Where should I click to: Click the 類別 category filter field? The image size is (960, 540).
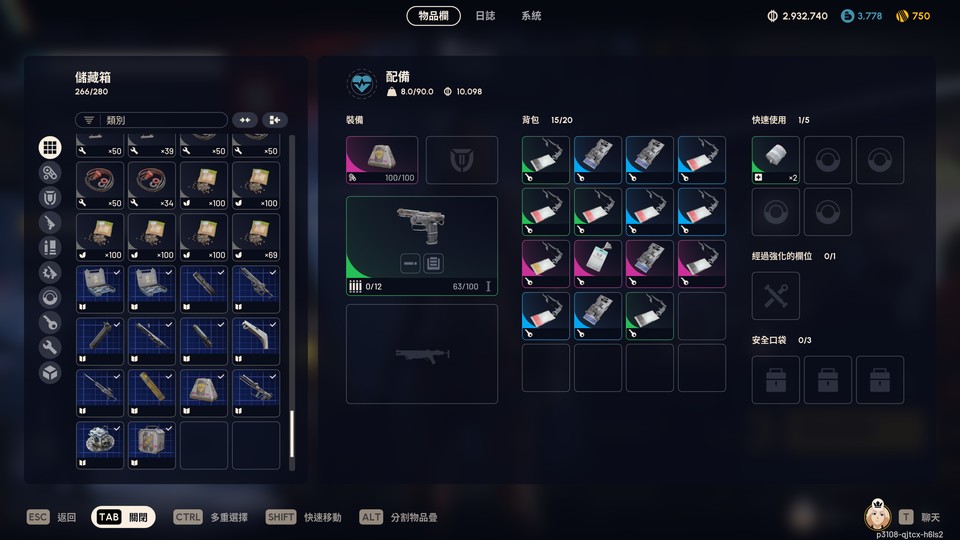(151, 120)
